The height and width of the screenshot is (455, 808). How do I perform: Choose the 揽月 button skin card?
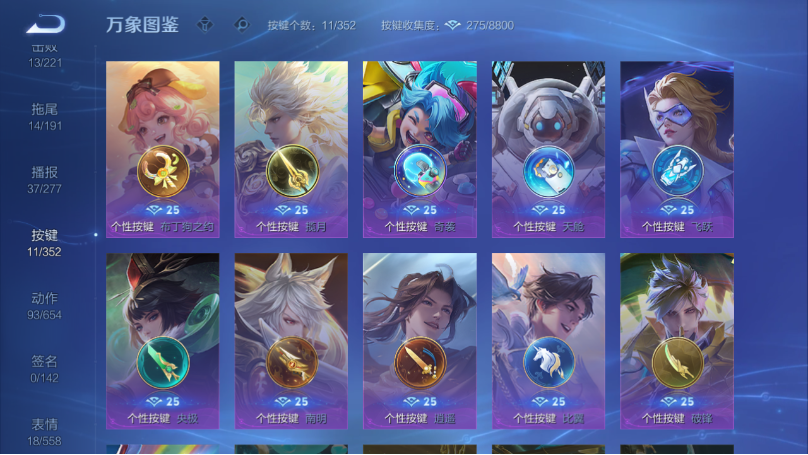point(291,149)
